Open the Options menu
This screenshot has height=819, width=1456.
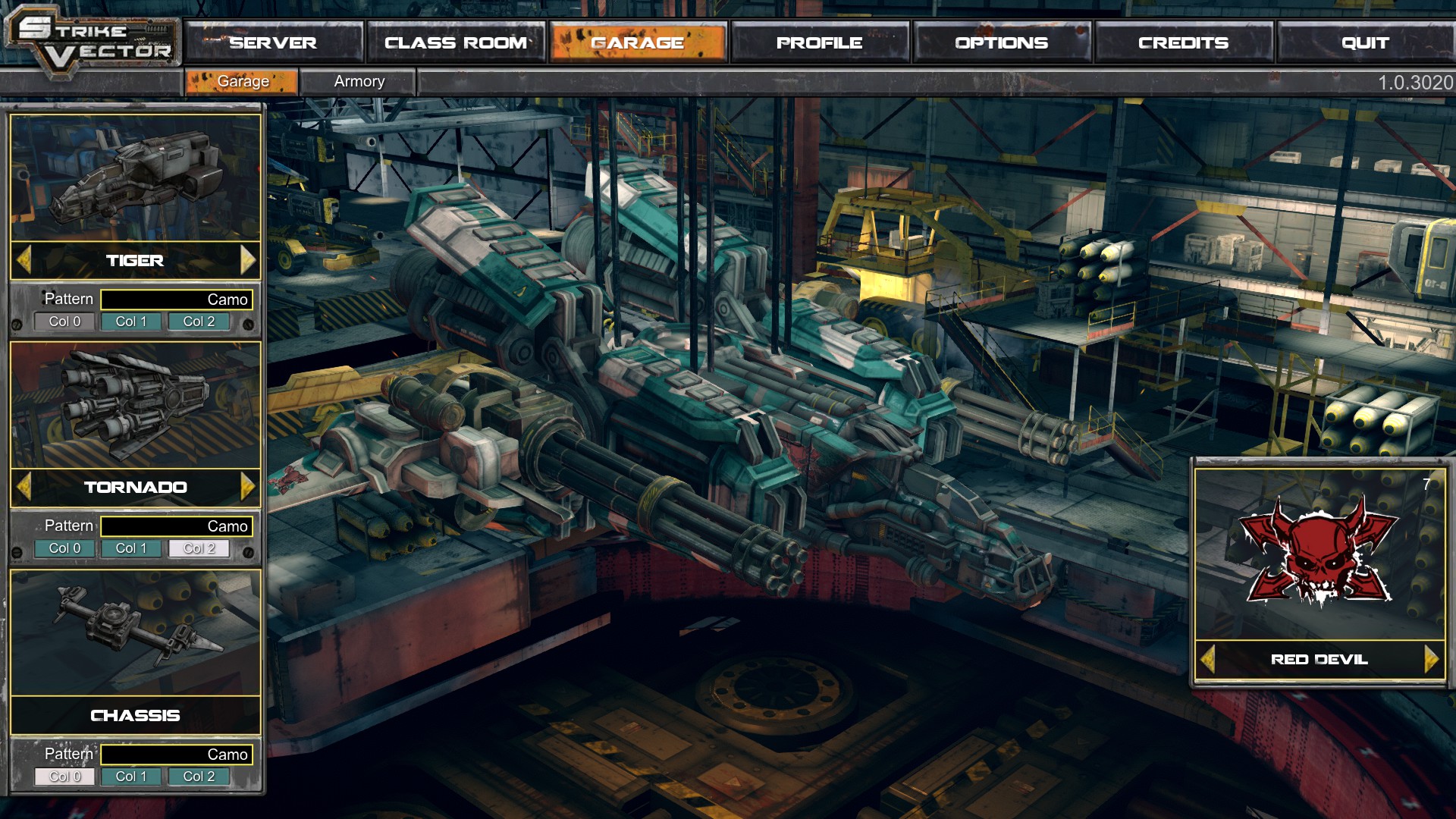[1002, 42]
